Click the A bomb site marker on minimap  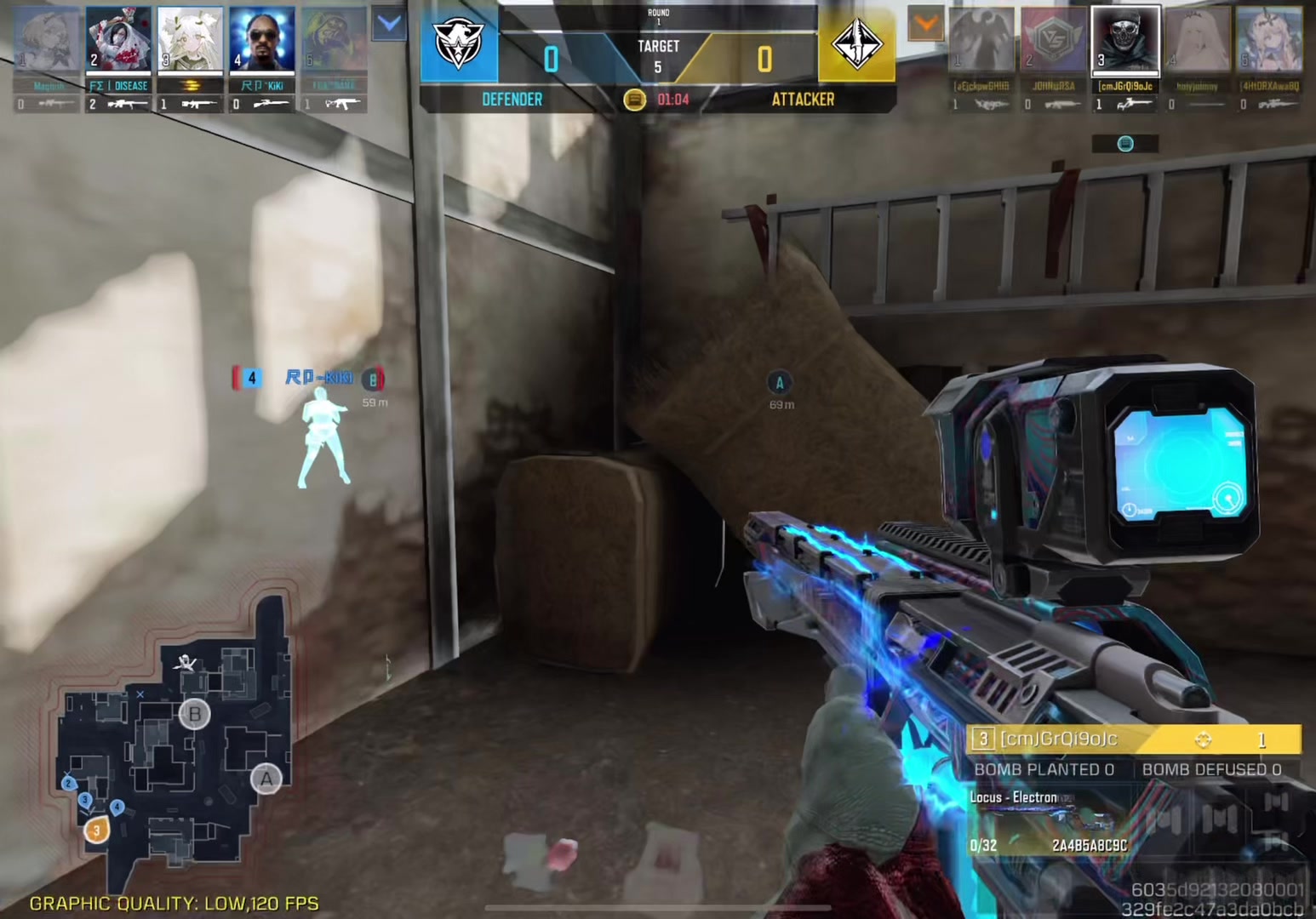(x=266, y=778)
